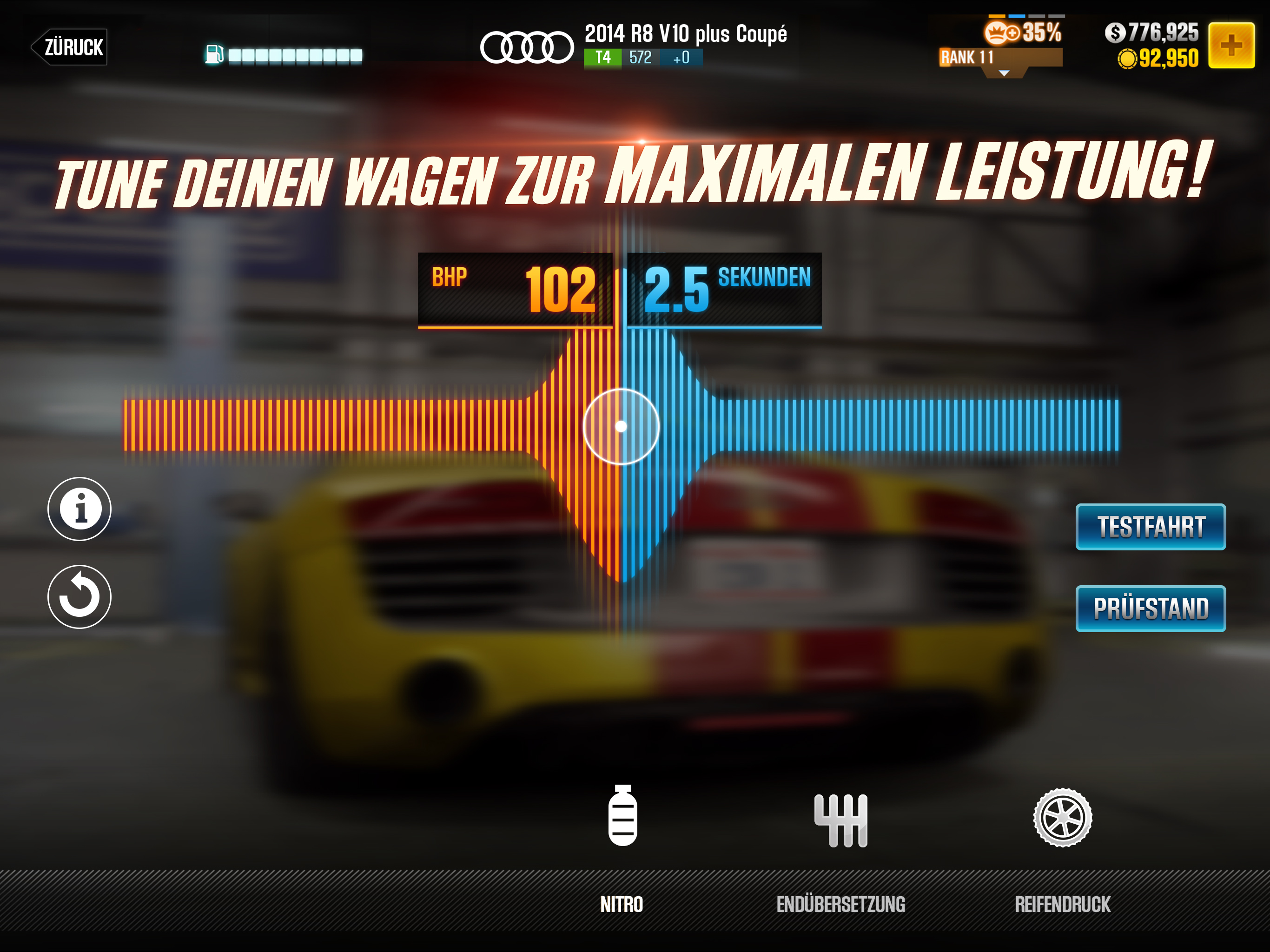Image resolution: width=1270 pixels, height=952 pixels.
Task: Click the nitro slider's round handle
Action: (621, 426)
